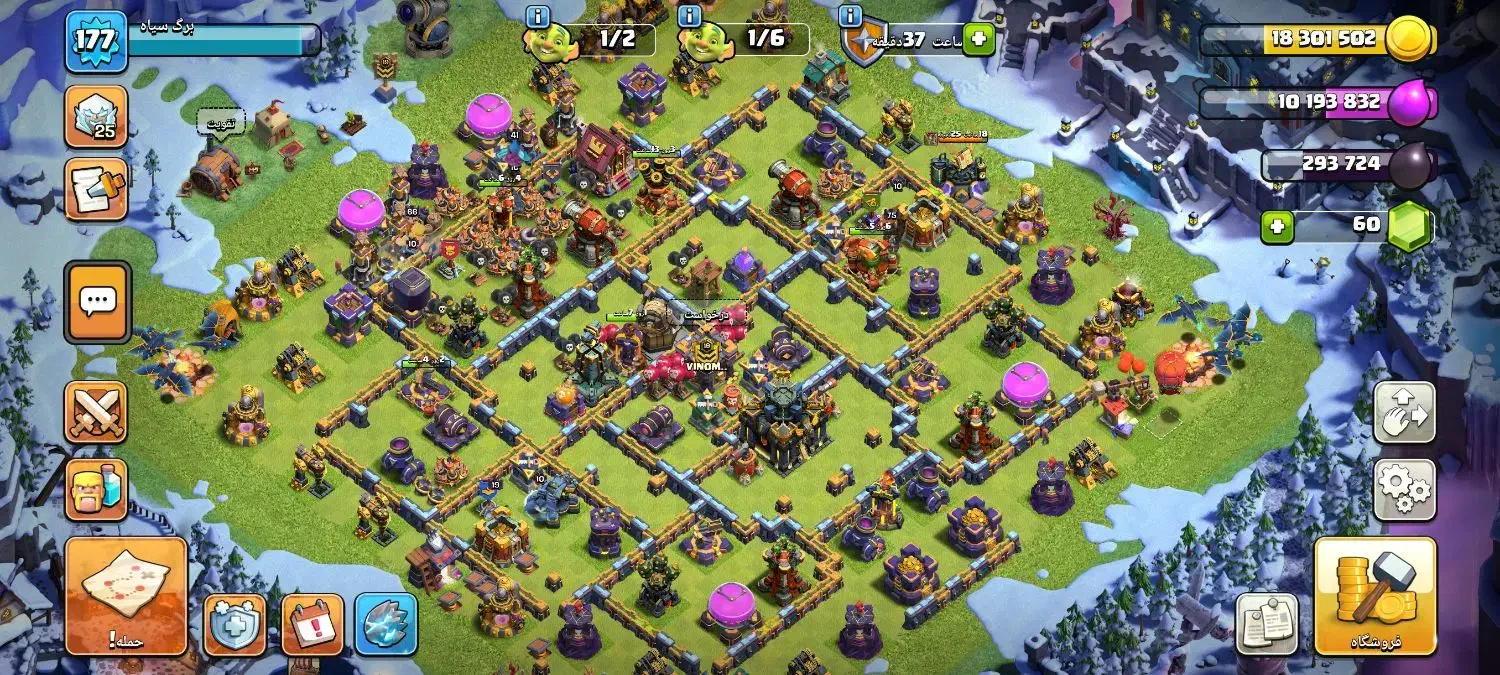
Task: Tap the shield with plus icon
Action: click(235, 625)
